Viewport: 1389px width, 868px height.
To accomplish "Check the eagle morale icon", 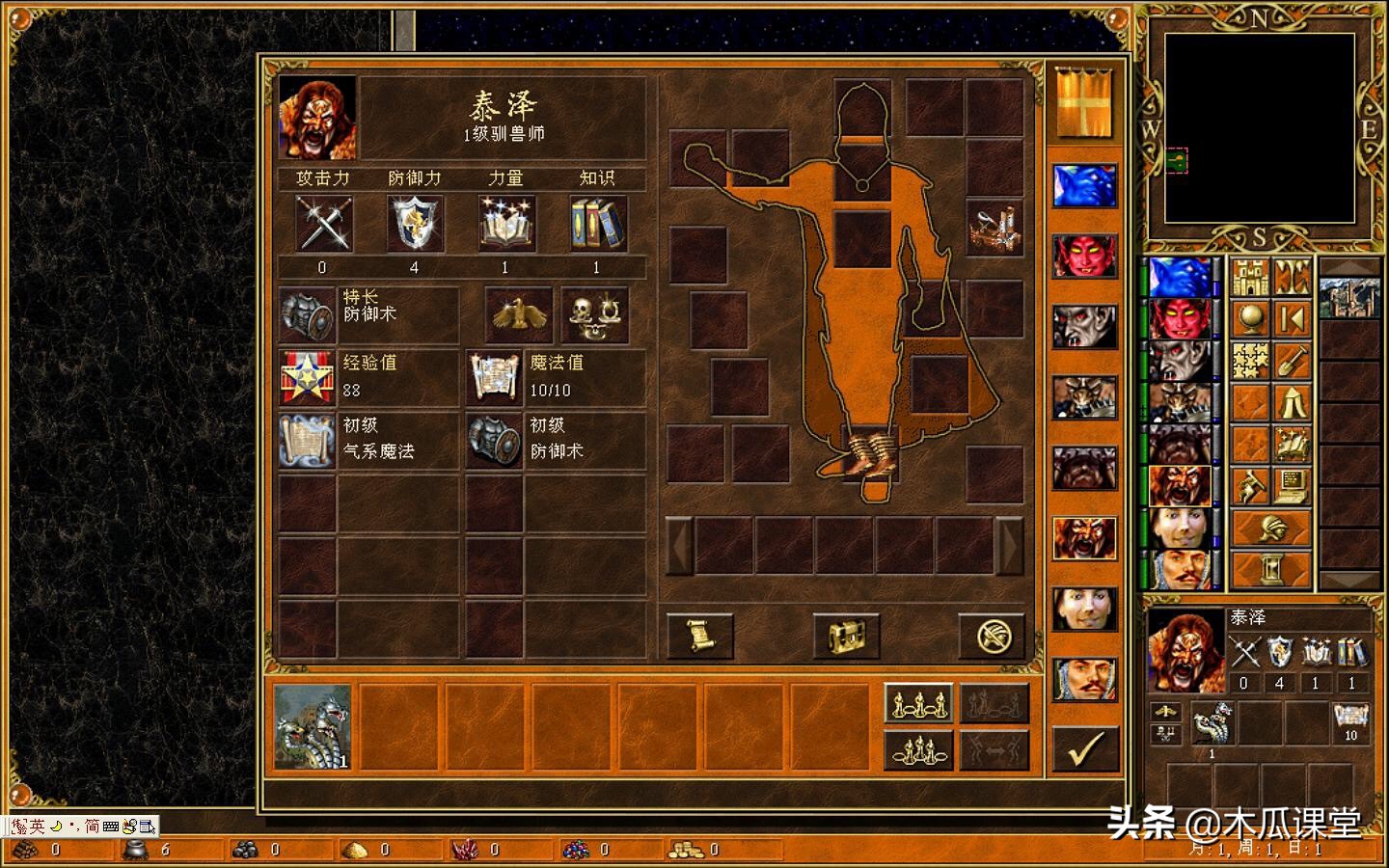I will 518,314.
